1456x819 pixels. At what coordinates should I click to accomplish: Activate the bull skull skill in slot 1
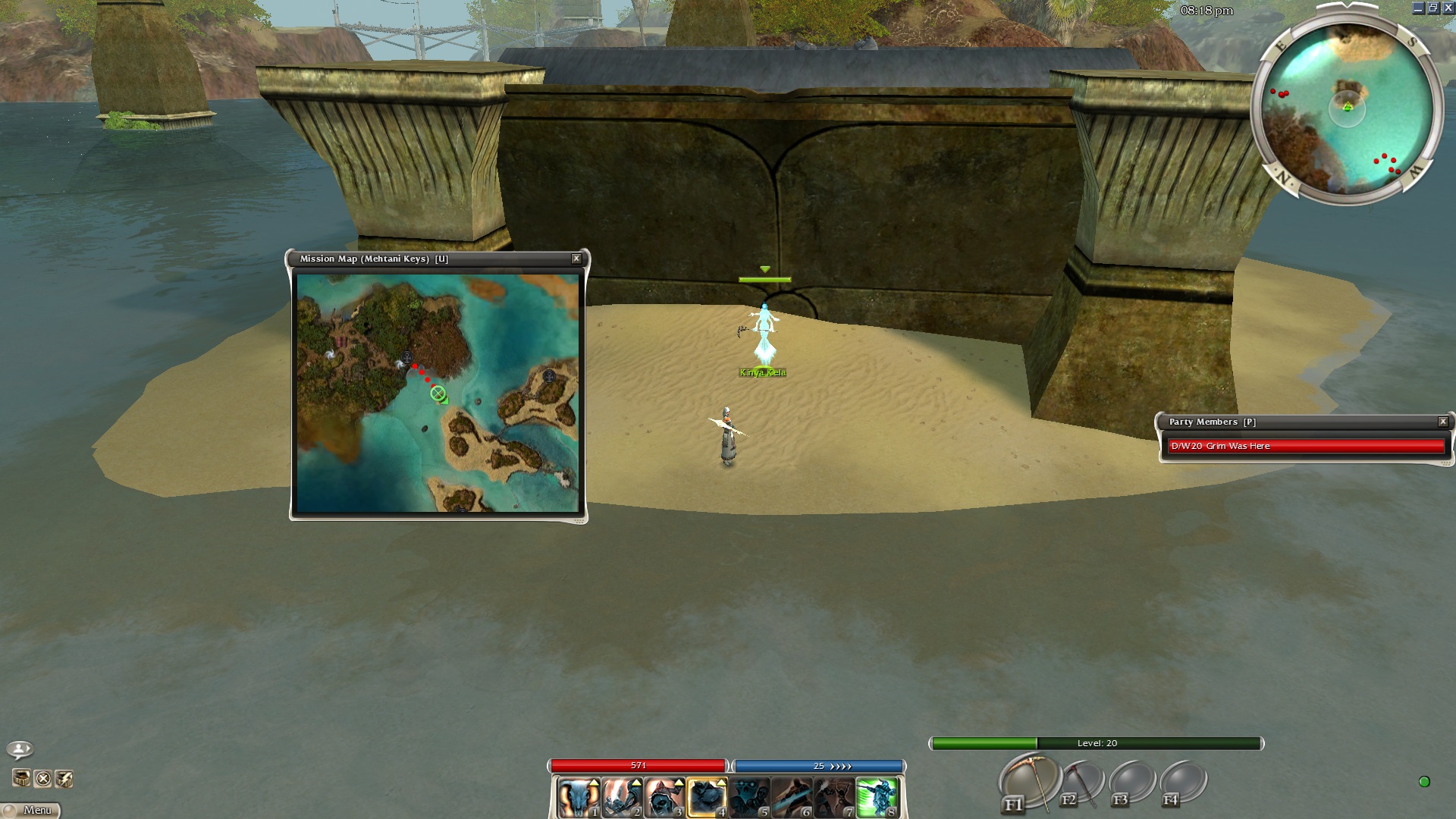click(578, 798)
